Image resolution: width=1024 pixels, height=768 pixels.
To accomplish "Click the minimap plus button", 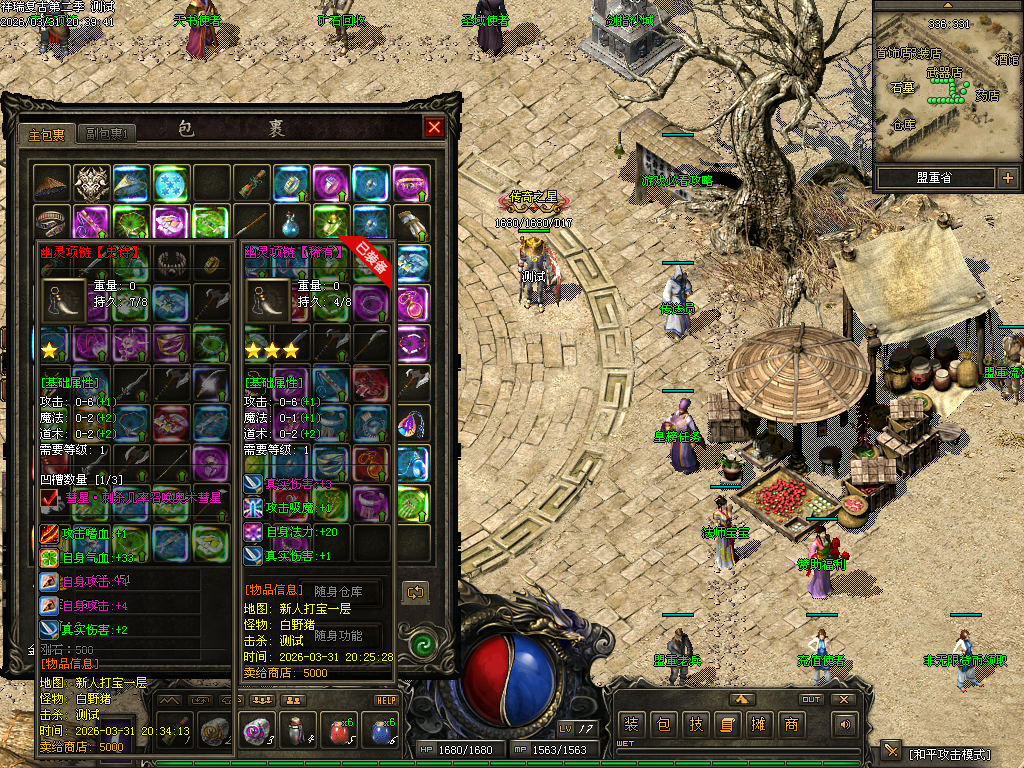I will (1007, 178).
